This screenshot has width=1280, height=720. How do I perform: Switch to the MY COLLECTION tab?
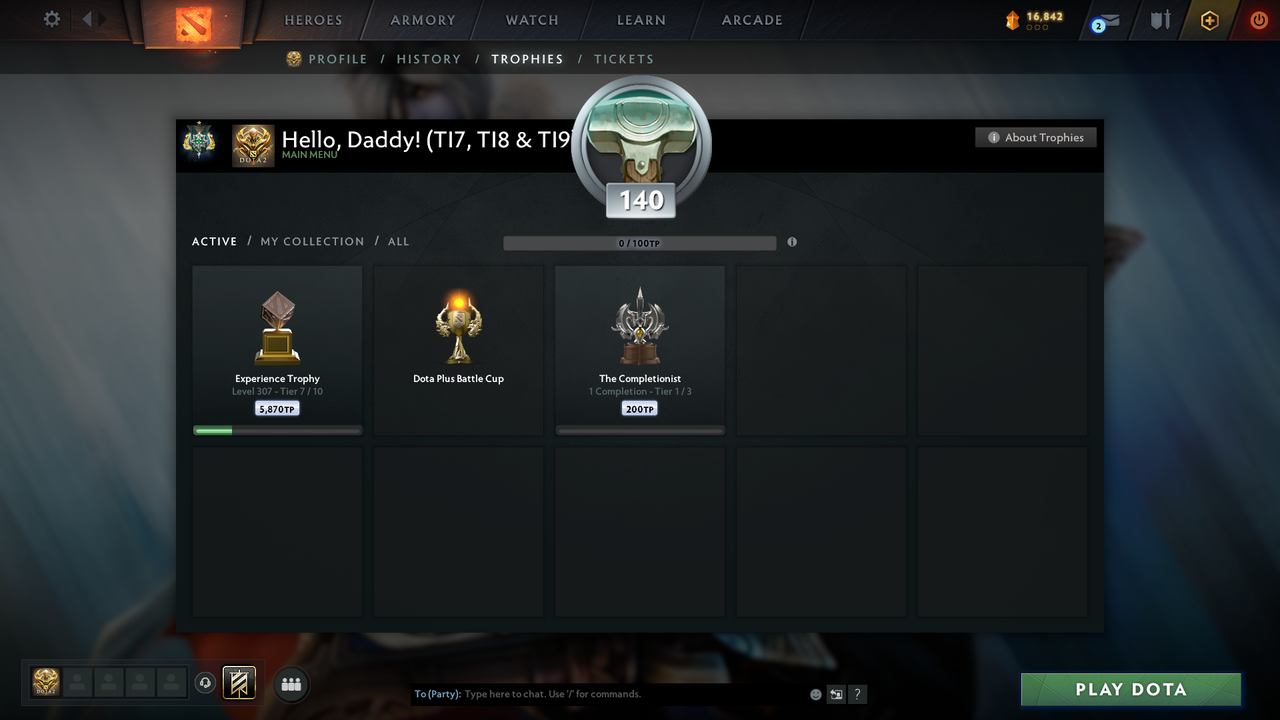click(x=311, y=241)
